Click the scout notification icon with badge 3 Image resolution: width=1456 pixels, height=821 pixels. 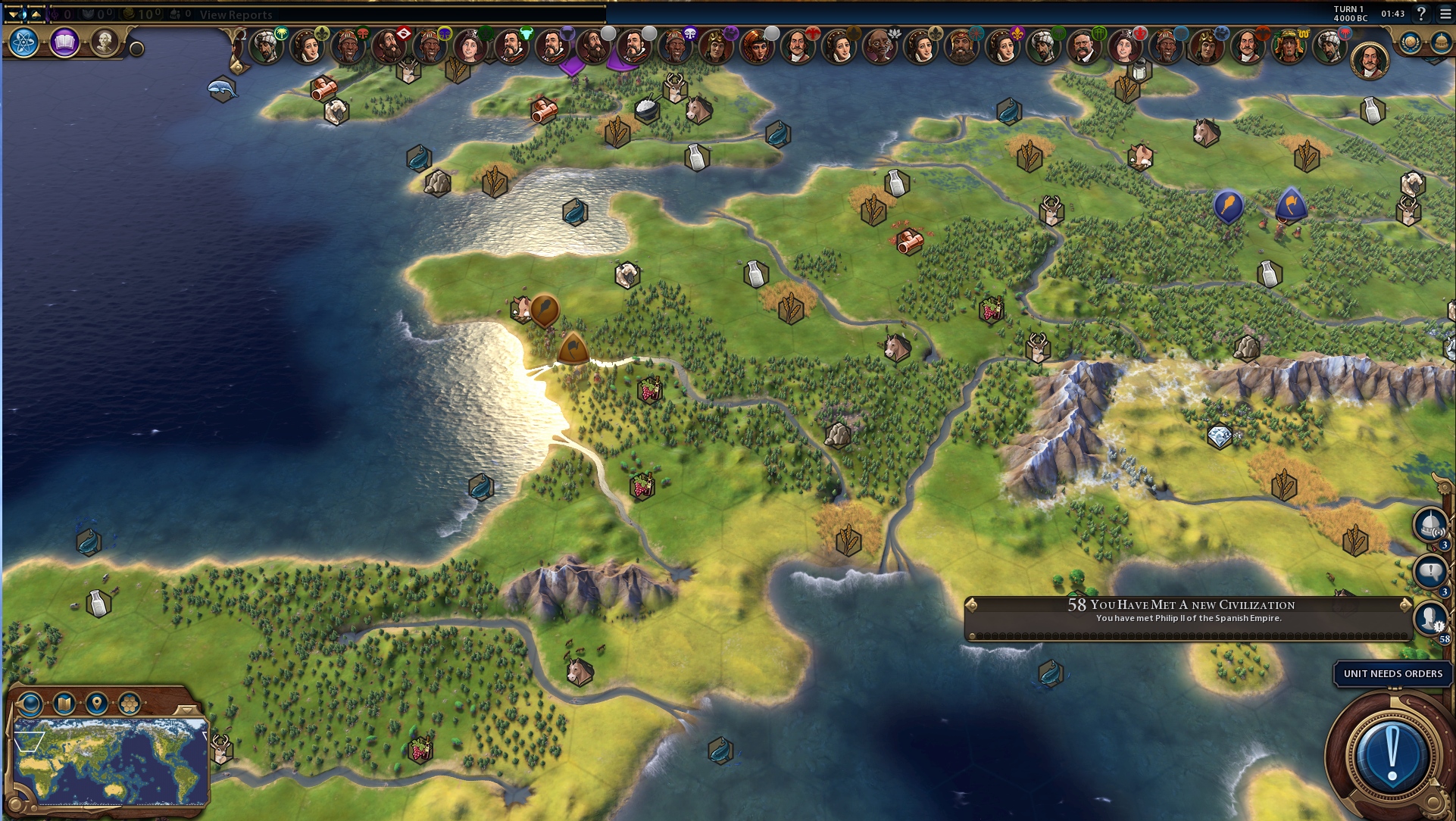pos(1432,523)
